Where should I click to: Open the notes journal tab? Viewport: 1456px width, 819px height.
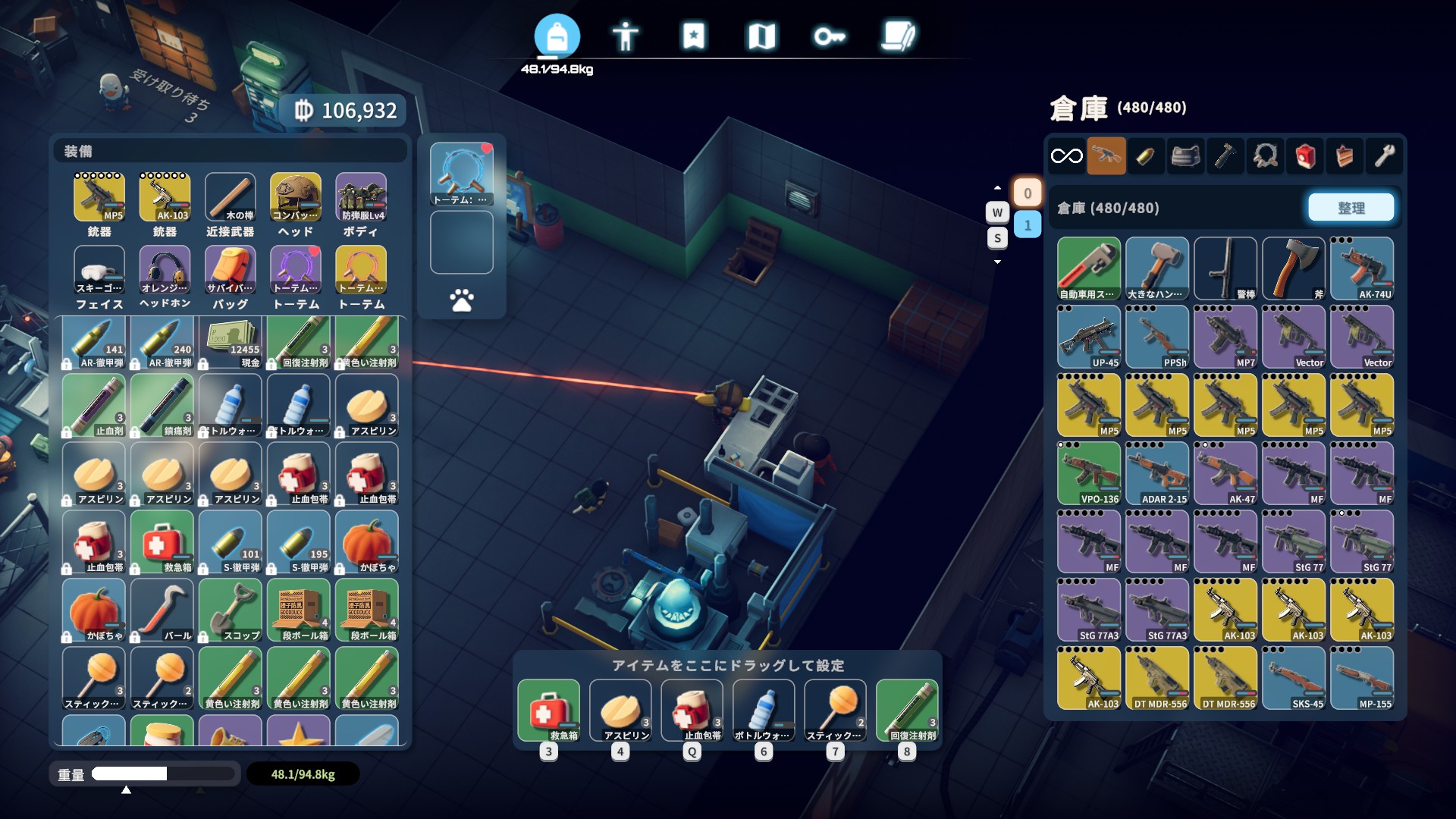click(899, 36)
